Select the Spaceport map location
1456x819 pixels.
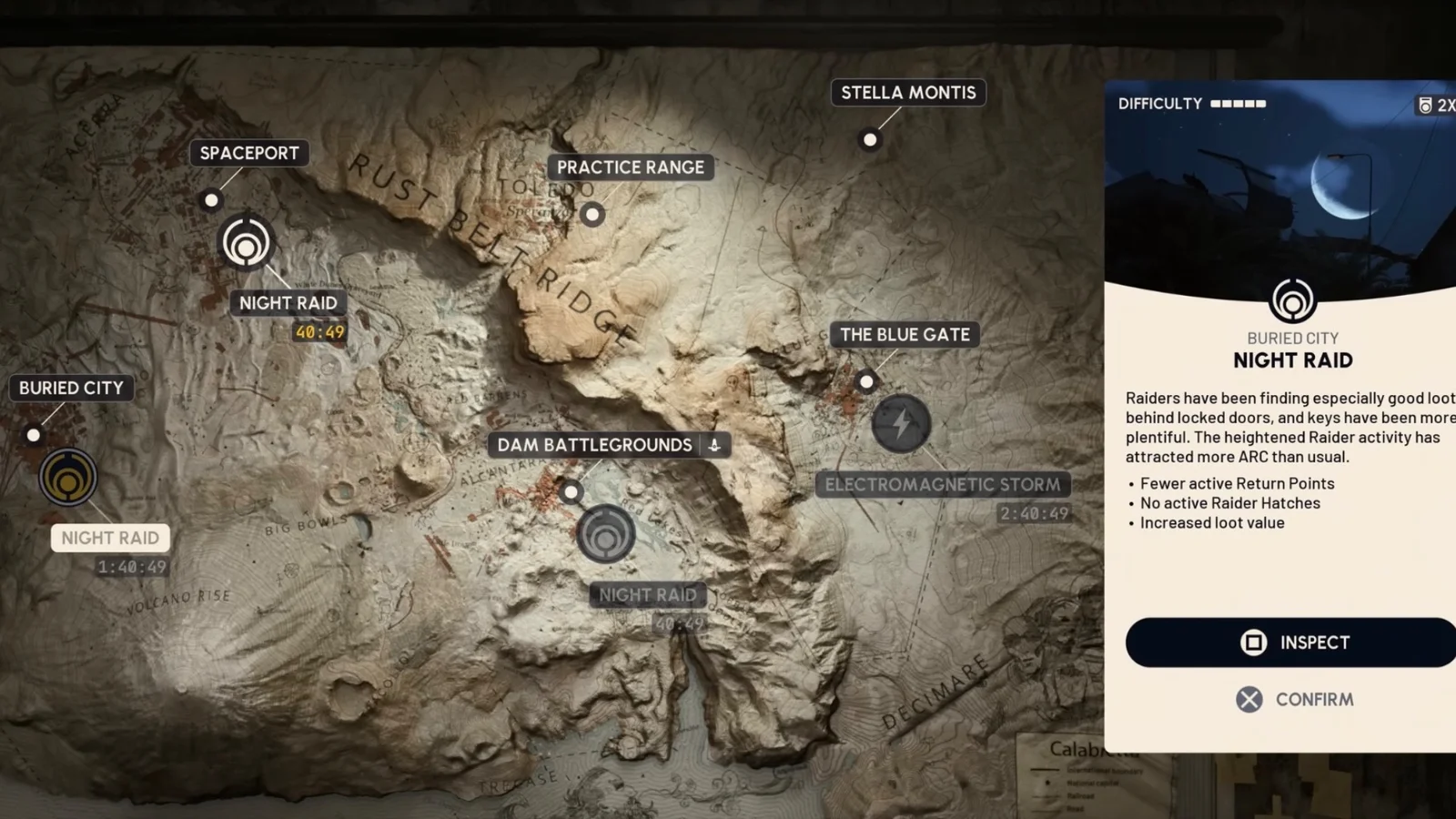(248, 153)
